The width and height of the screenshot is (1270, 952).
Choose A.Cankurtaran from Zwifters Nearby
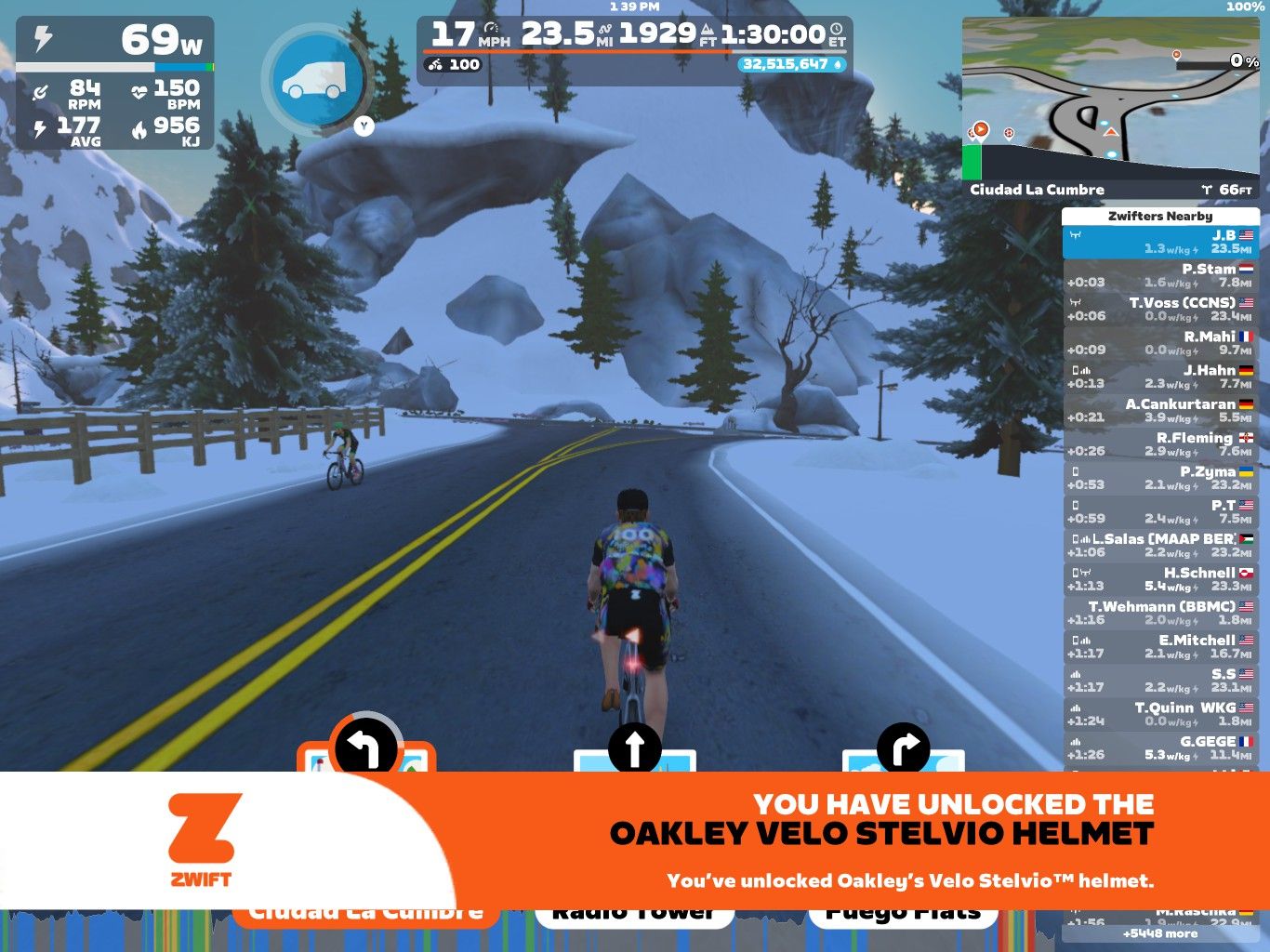(x=1159, y=410)
